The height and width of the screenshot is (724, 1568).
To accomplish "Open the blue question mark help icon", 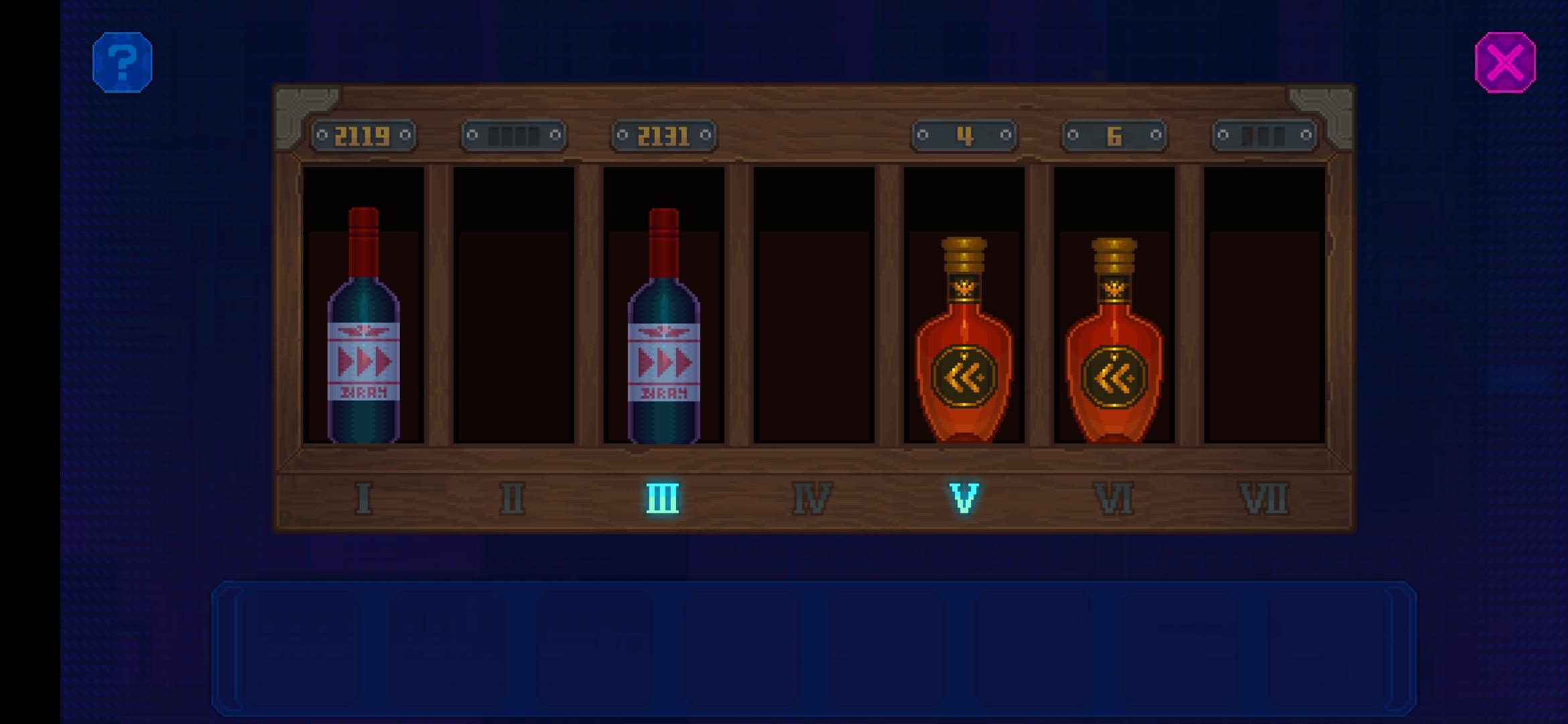I will (123, 62).
